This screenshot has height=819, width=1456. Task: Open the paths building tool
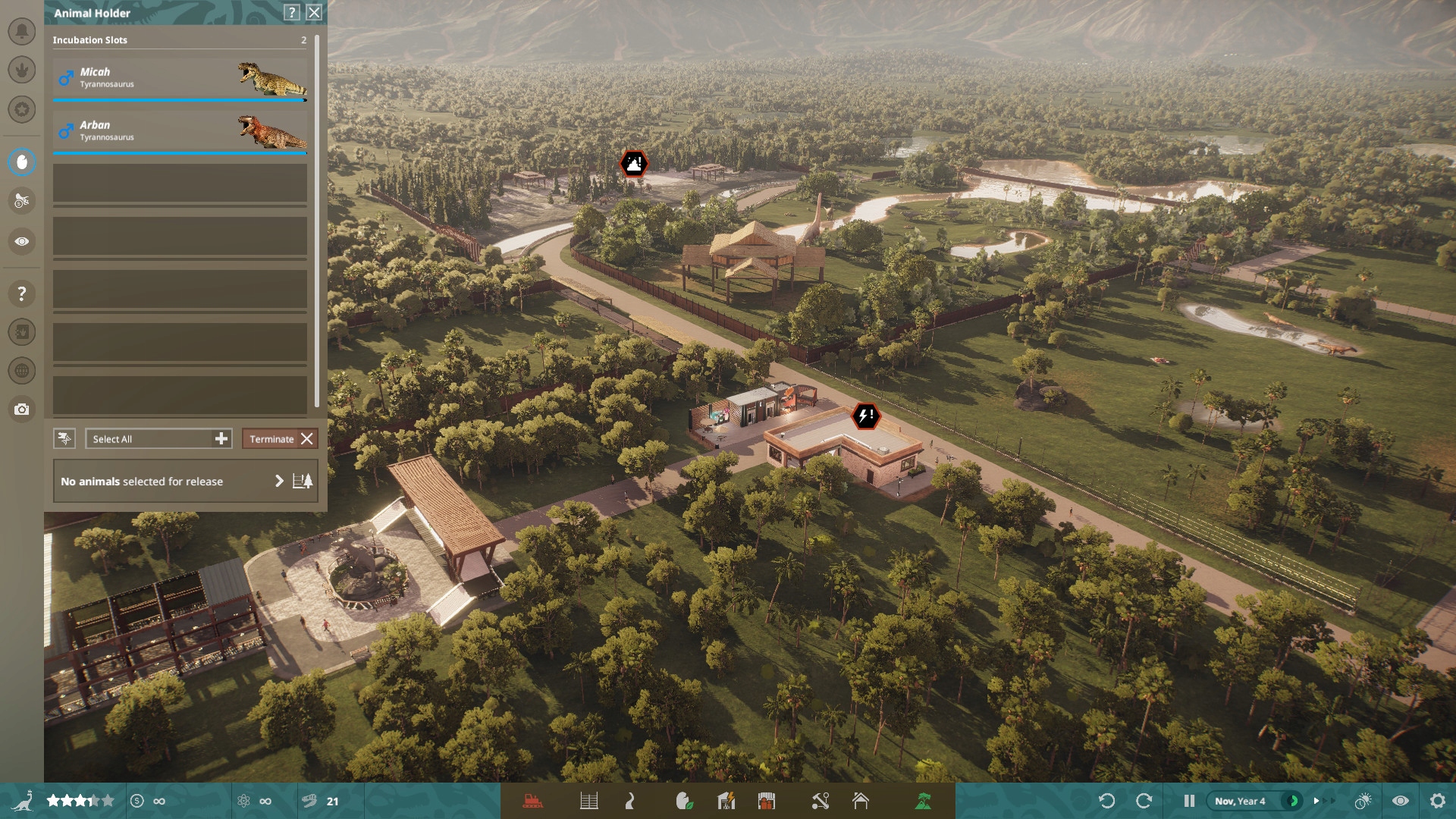coord(630,801)
